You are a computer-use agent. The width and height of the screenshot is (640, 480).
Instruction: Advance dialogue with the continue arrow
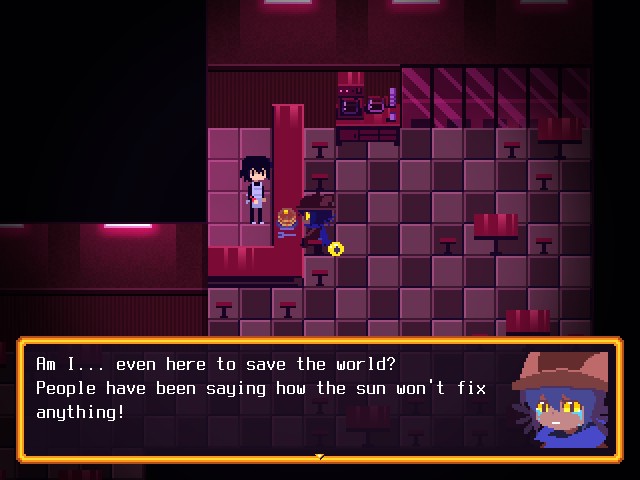pos(320,457)
